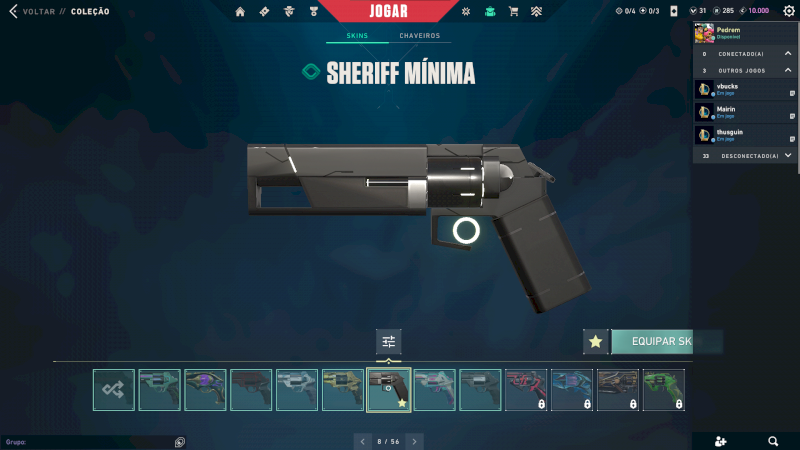Image resolution: width=800 pixels, height=450 pixels.
Task: Click the add friend icon
Action: pos(721,441)
